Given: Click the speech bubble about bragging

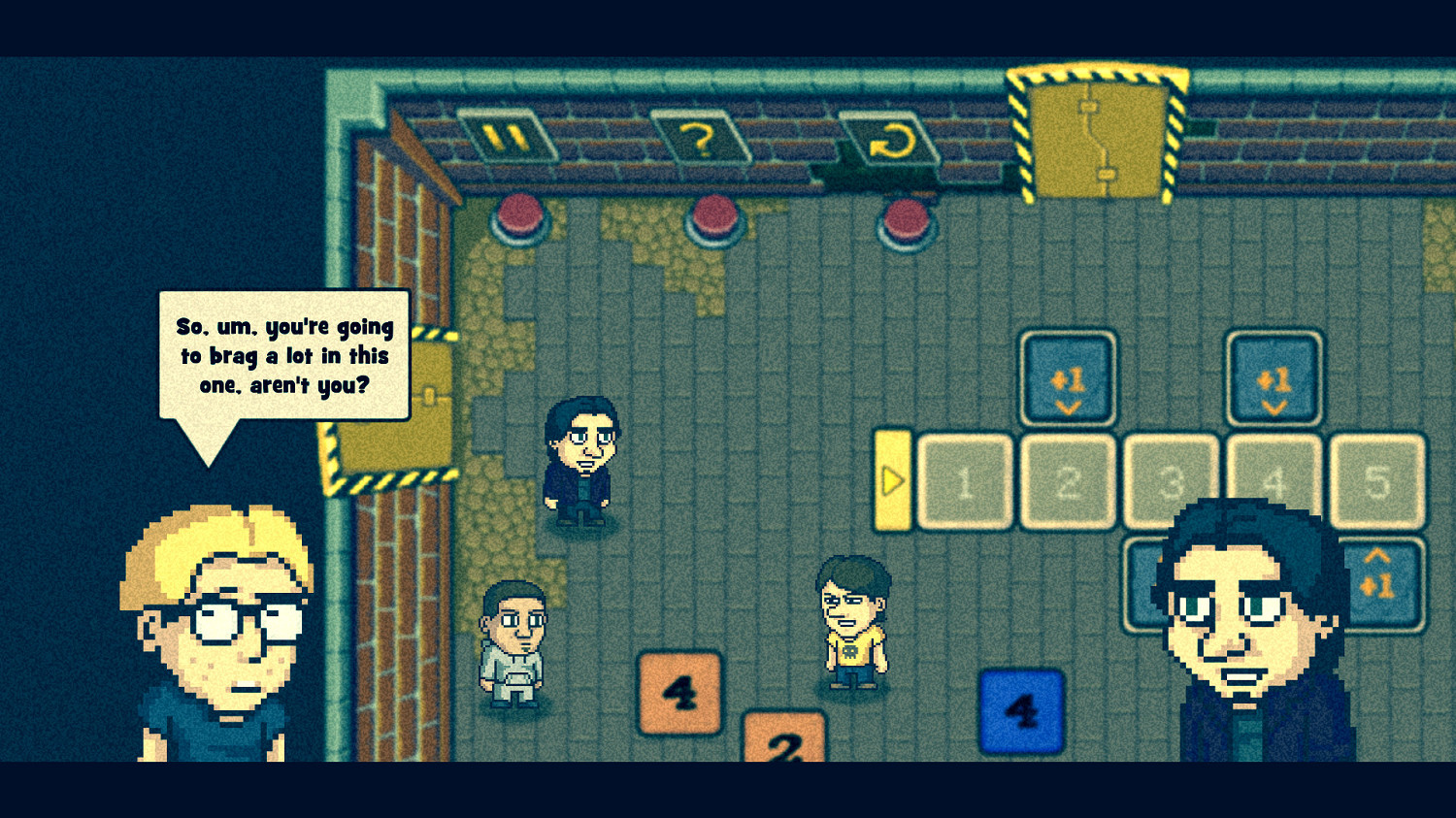Looking at the screenshot, I should point(284,356).
